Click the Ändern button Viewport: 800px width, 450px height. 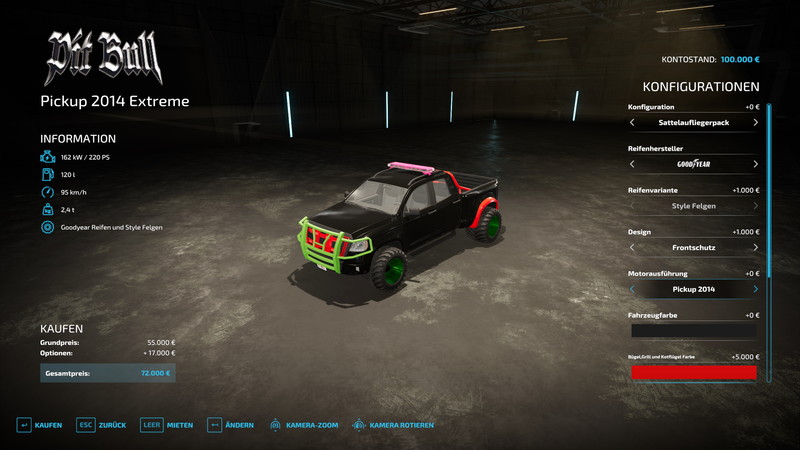(229, 425)
